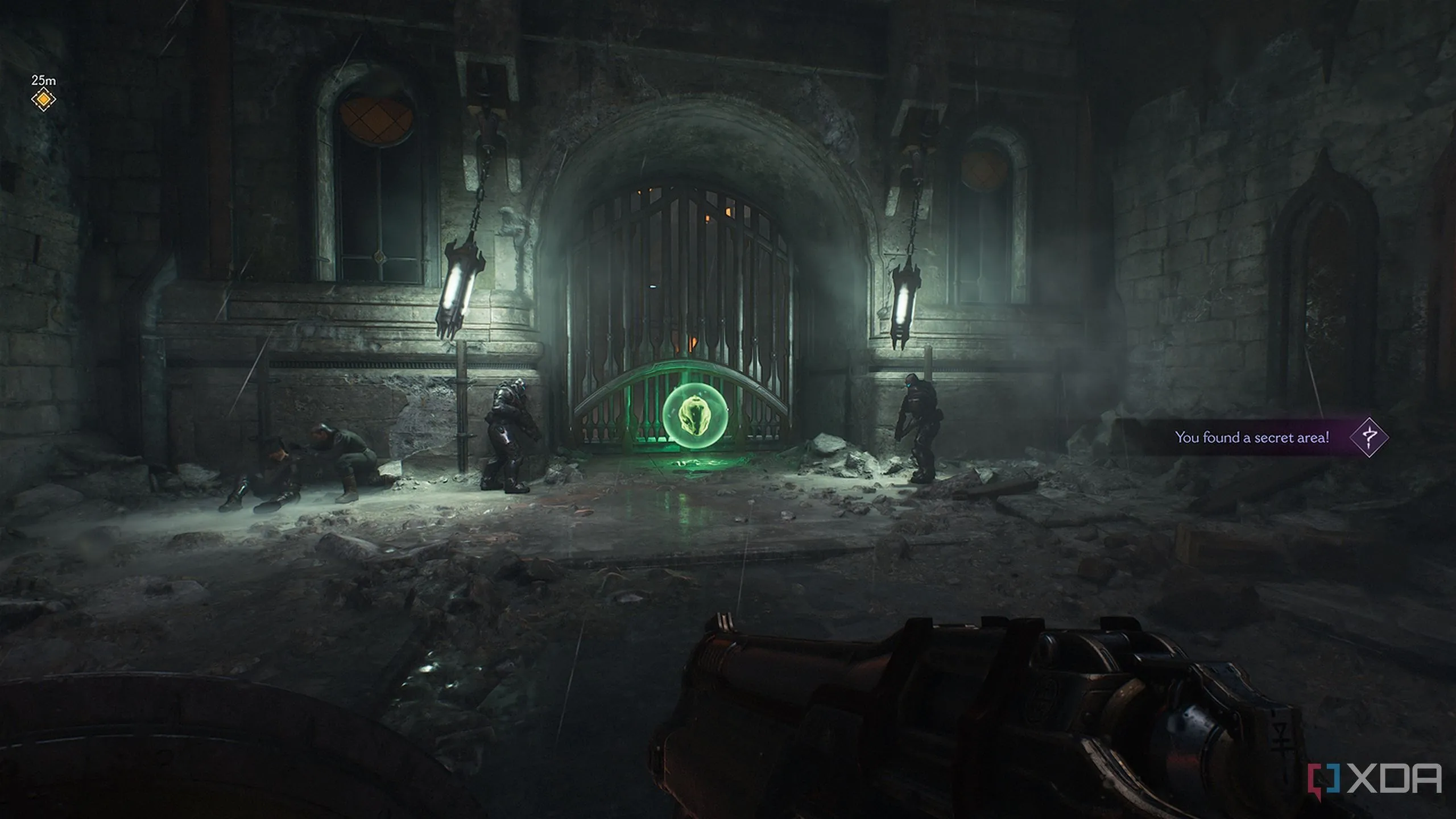Click the orange diamond objective marker
Viewport: 1456px width, 819px height.
pos(43,100)
